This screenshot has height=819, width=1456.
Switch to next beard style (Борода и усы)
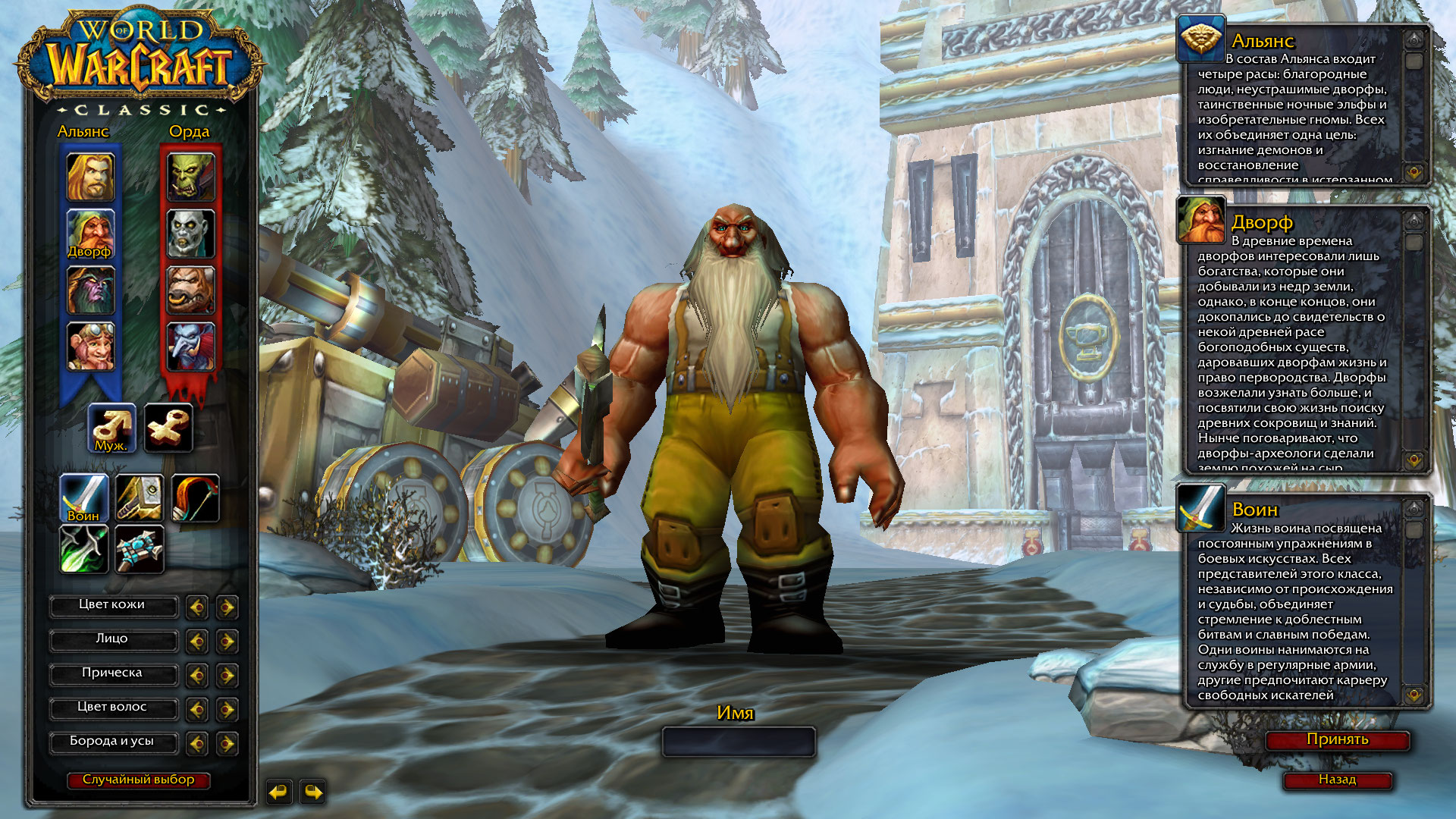click(227, 744)
